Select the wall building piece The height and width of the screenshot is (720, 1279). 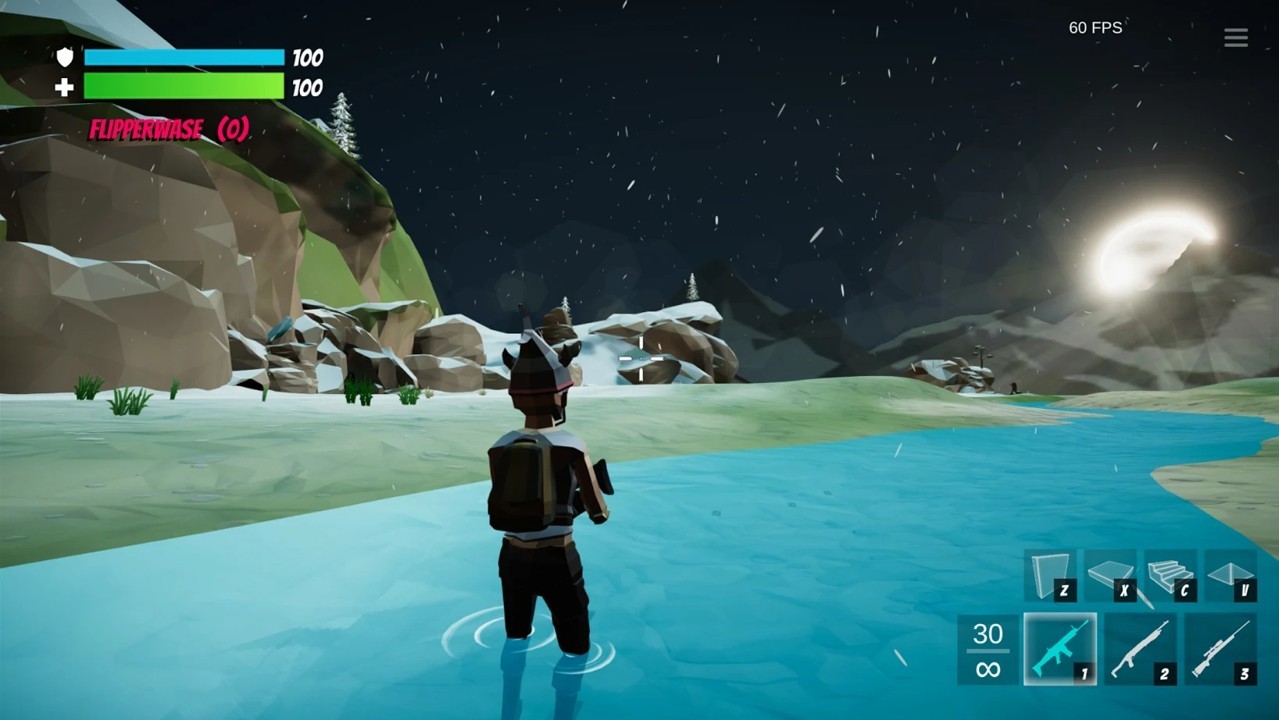pos(1050,576)
